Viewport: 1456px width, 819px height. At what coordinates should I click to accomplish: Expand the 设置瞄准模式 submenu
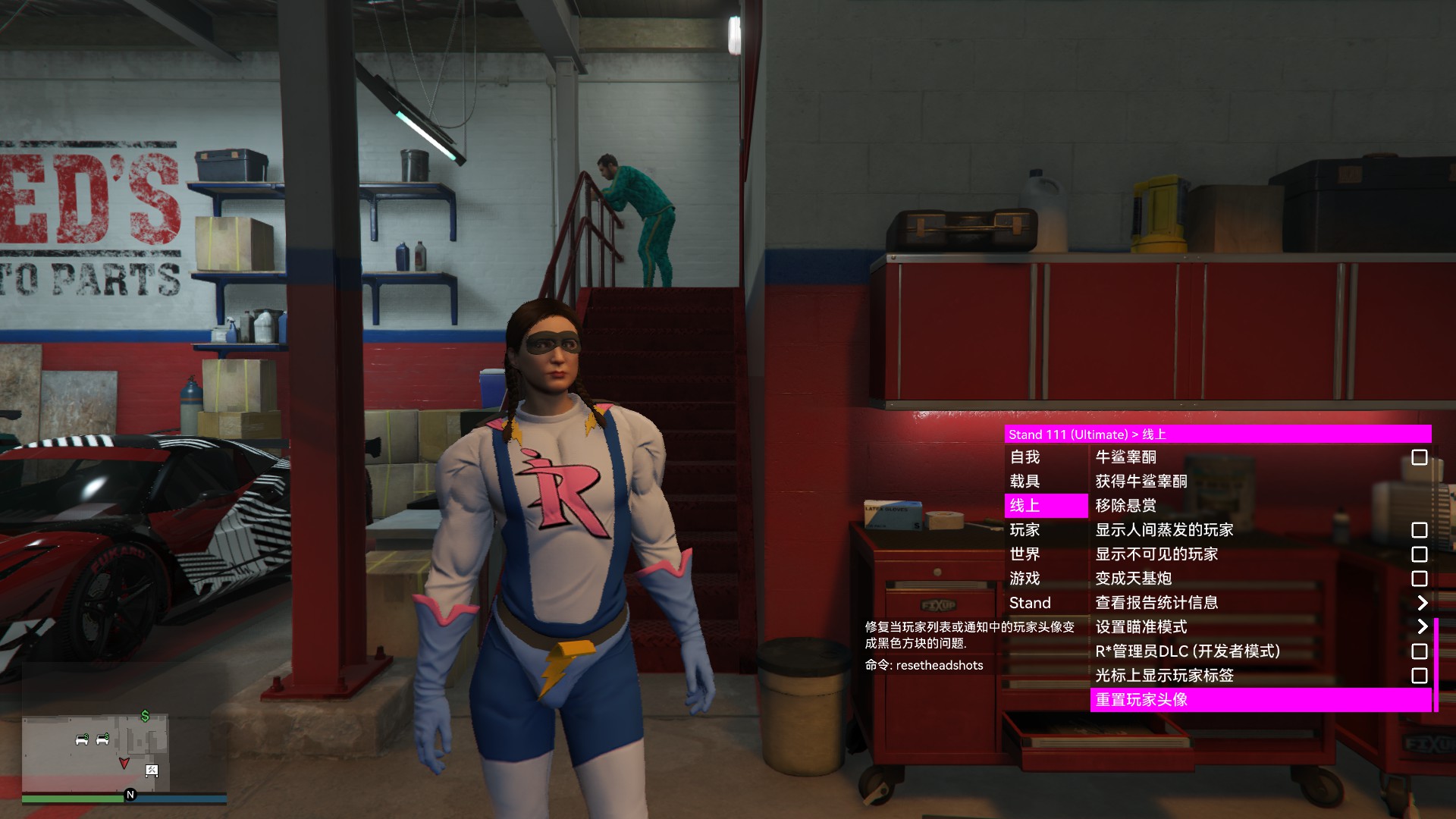click(1421, 627)
